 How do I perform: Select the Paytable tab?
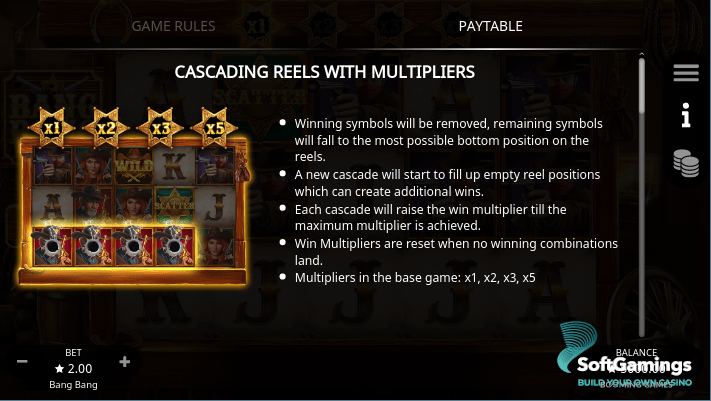[490, 25]
